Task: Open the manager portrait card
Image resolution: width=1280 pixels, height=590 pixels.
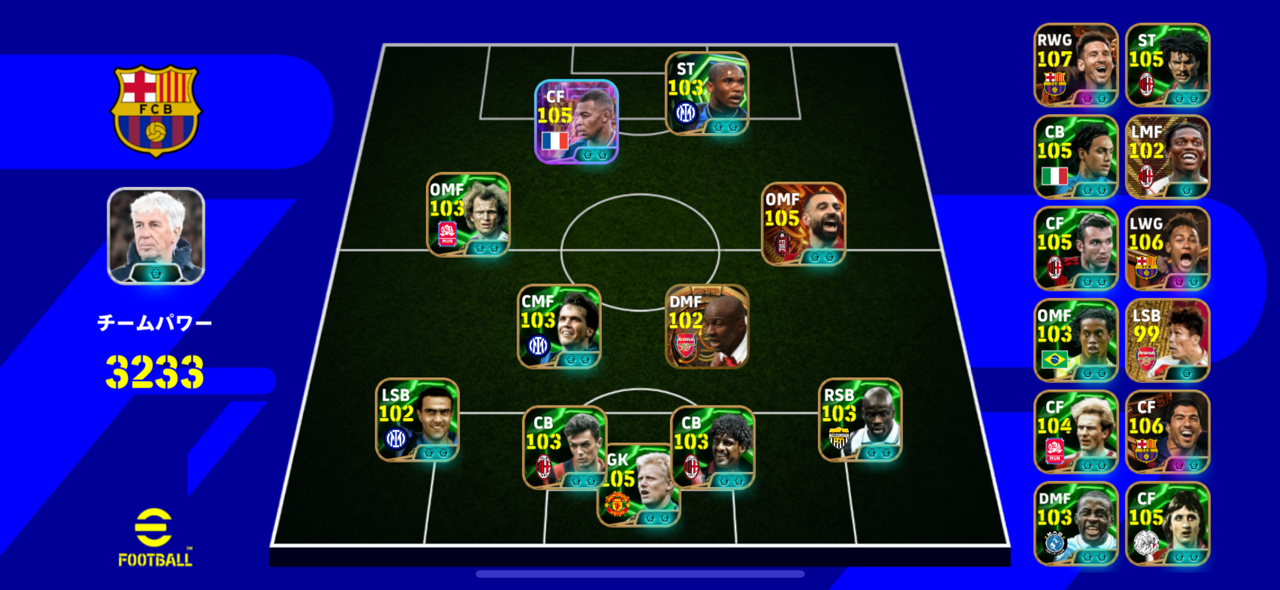Action: click(156, 236)
